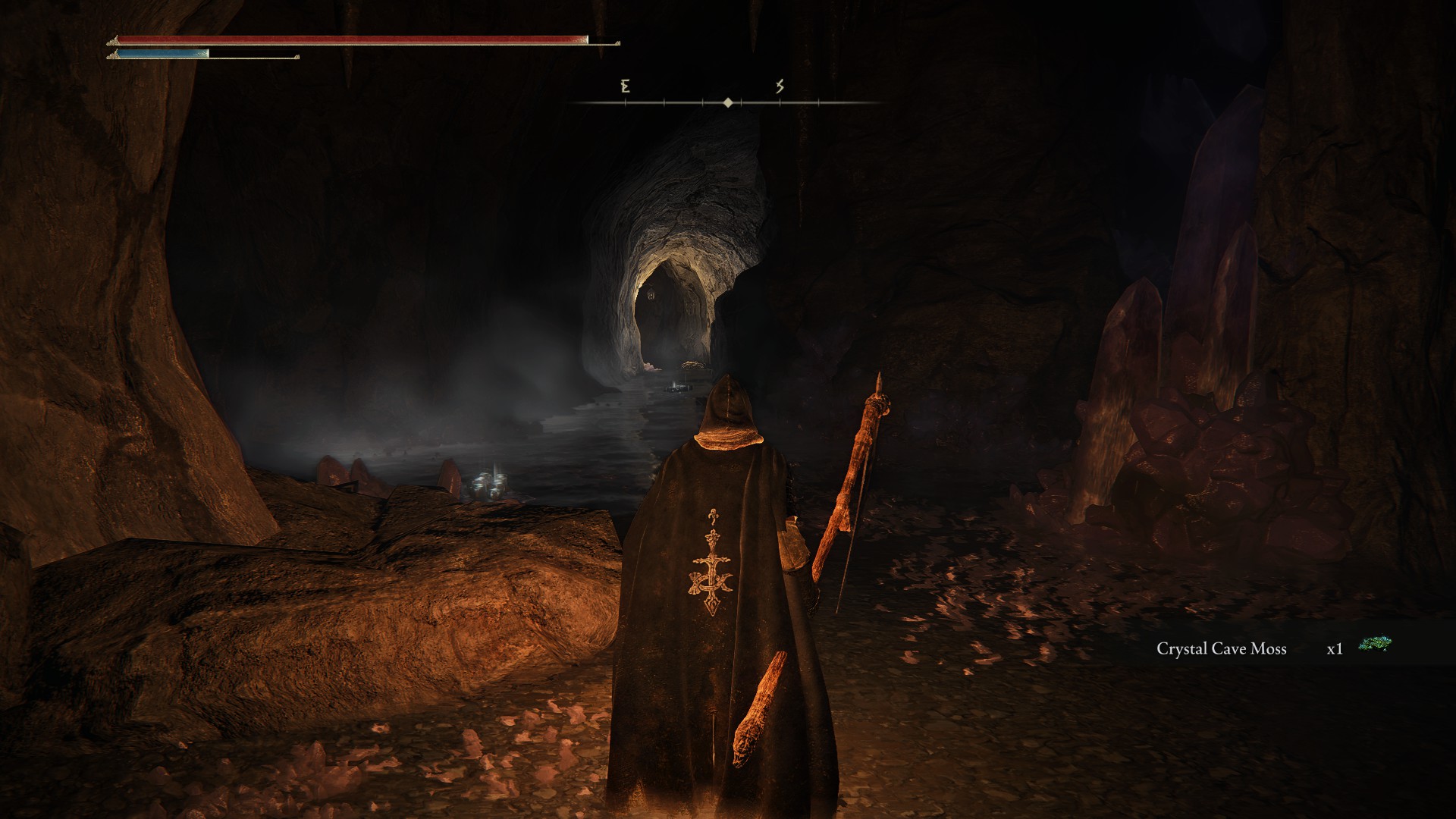Select the green Crystal Cave Moss icon
The height and width of the screenshot is (819, 1456).
point(1375,645)
